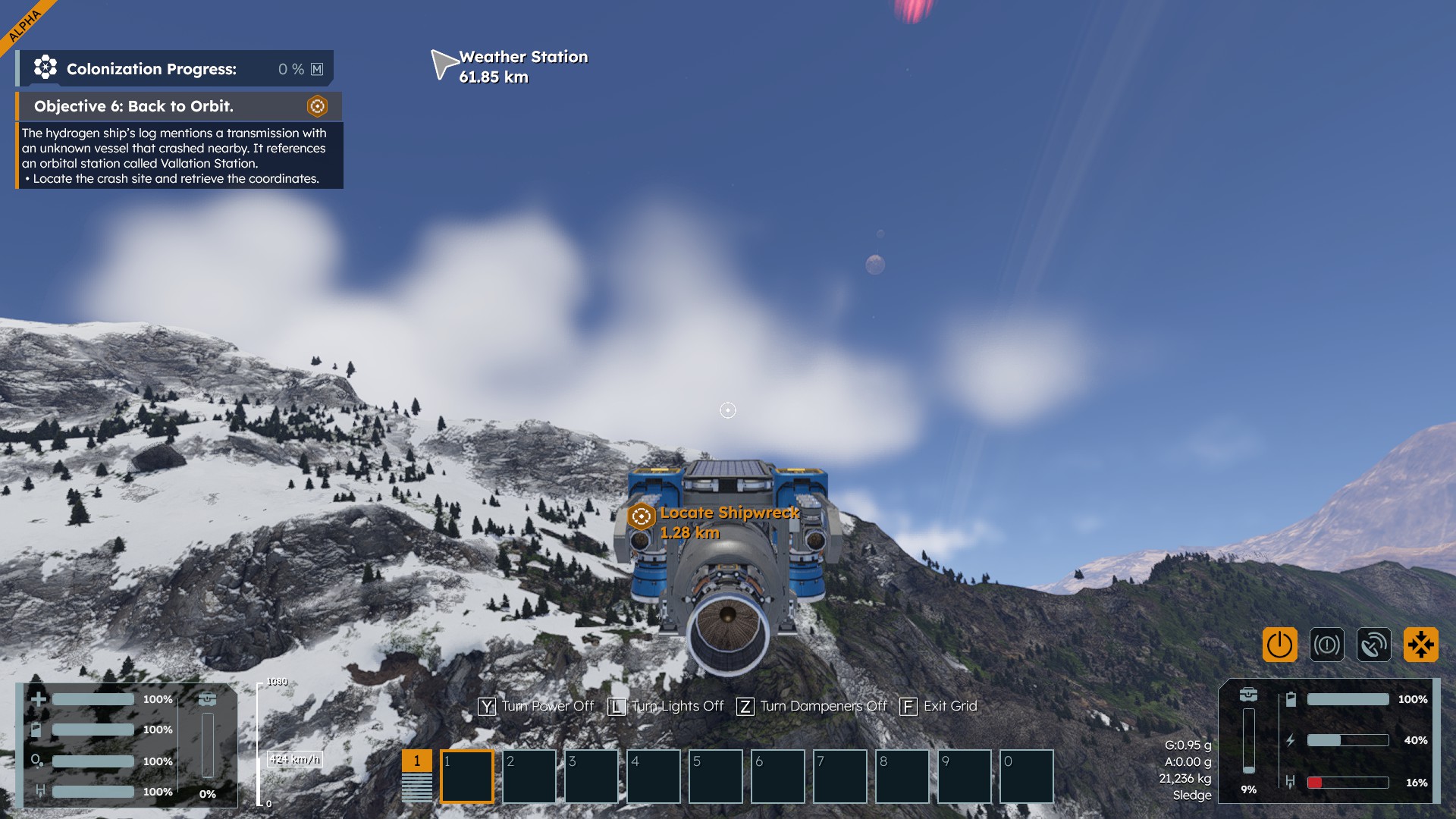1456x819 pixels.
Task: Toggle the antenna broadcast dish icon
Action: point(1373,645)
